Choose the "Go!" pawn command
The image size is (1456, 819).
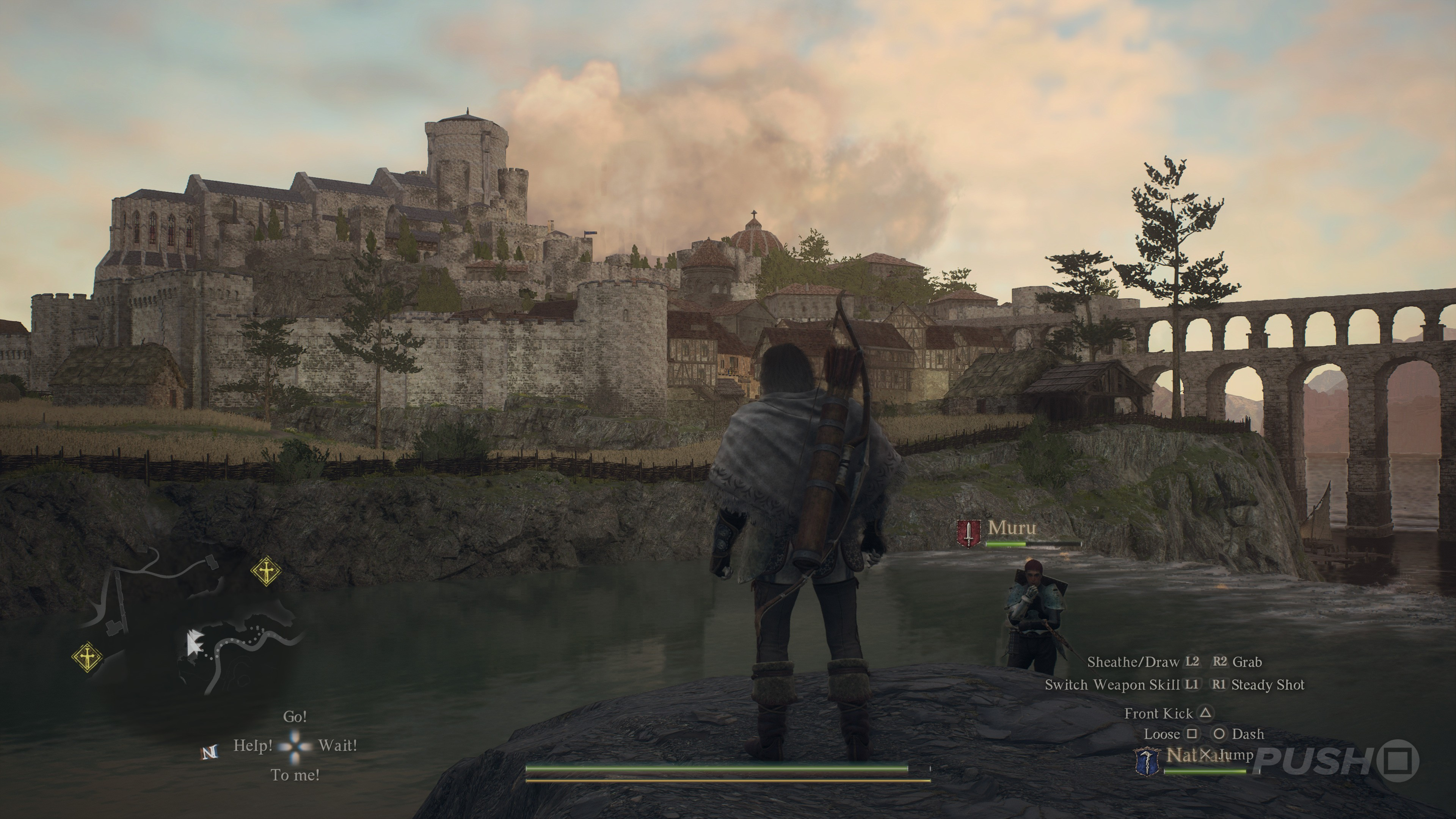pyautogui.click(x=295, y=717)
